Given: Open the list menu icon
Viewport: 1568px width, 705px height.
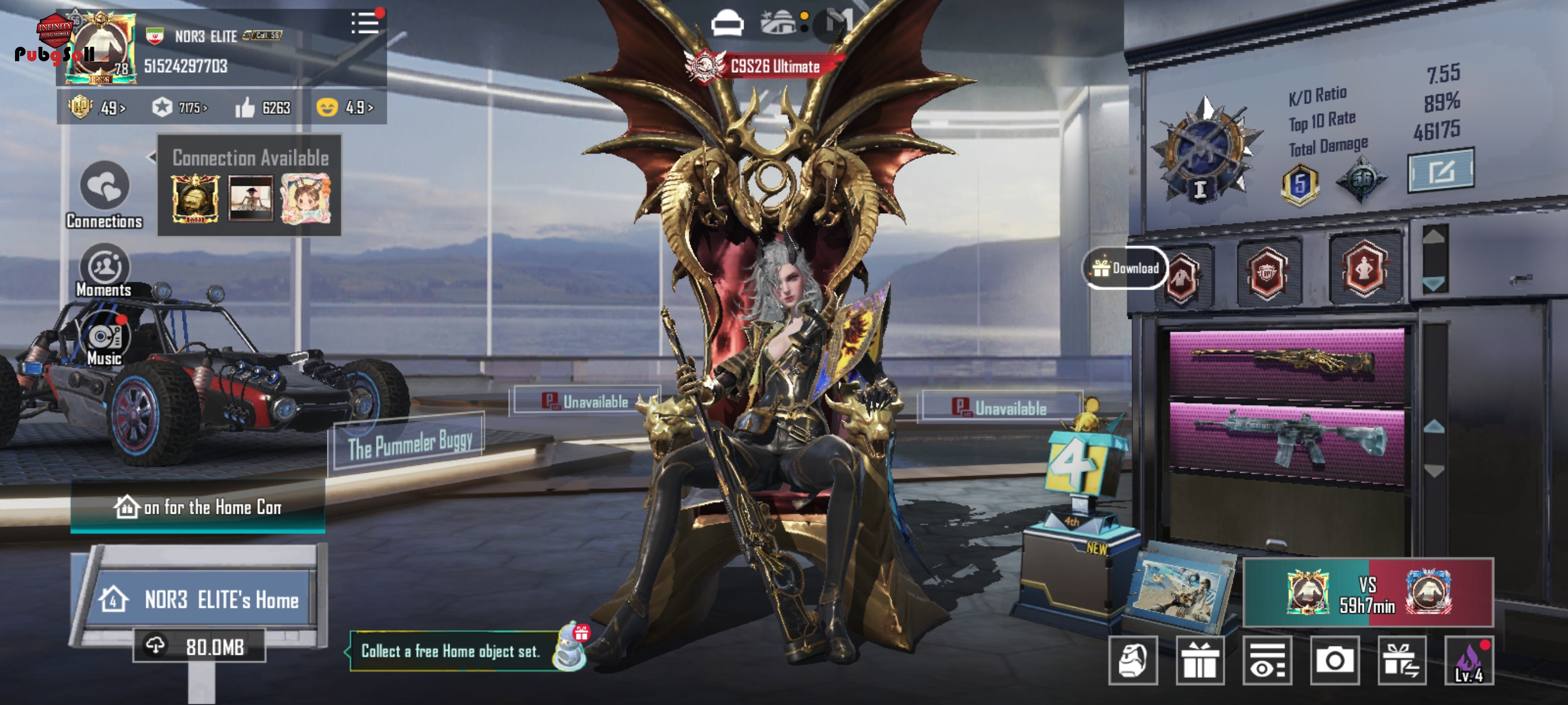Looking at the screenshot, I should (x=364, y=24).
